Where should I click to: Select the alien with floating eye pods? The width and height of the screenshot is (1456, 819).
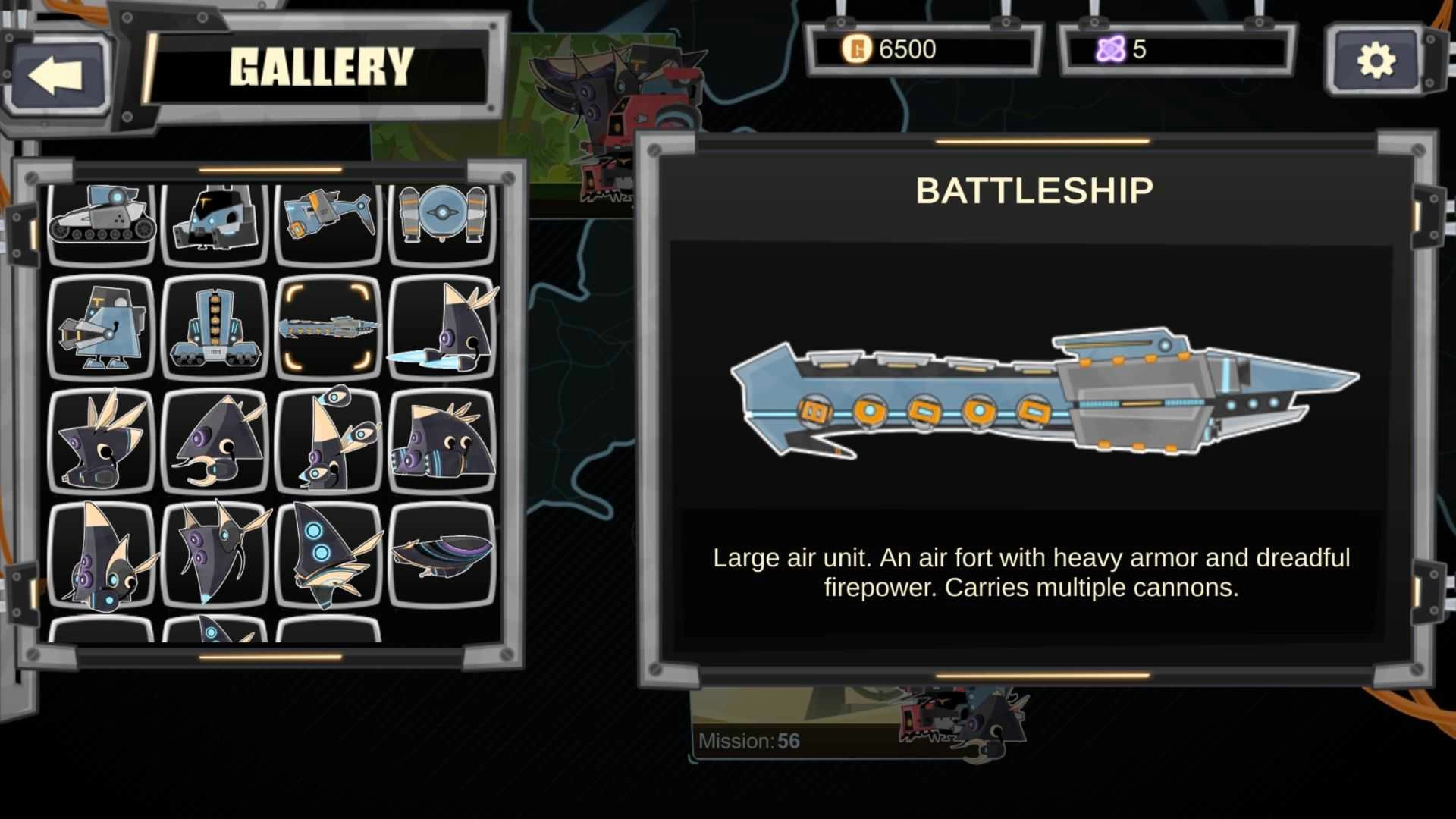[328, 441]
